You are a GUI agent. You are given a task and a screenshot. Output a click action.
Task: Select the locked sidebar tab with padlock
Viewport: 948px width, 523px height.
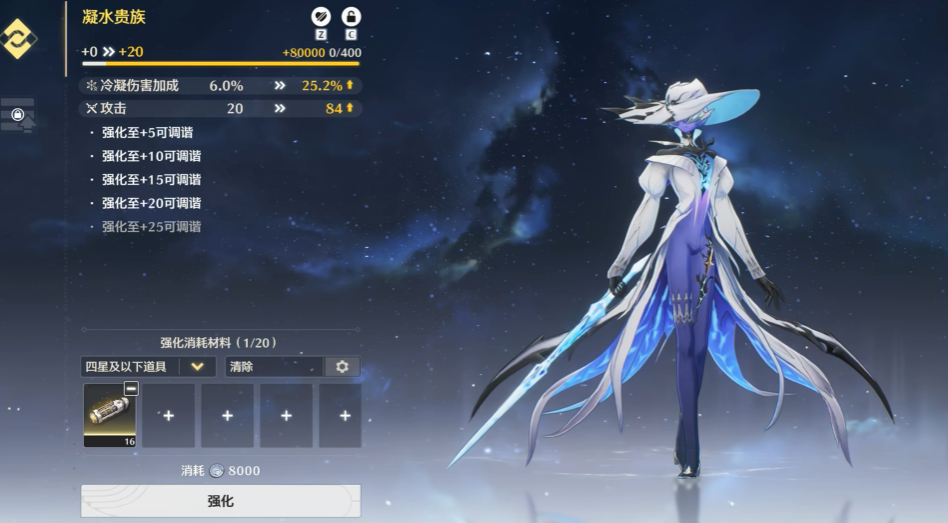point(17,115)
